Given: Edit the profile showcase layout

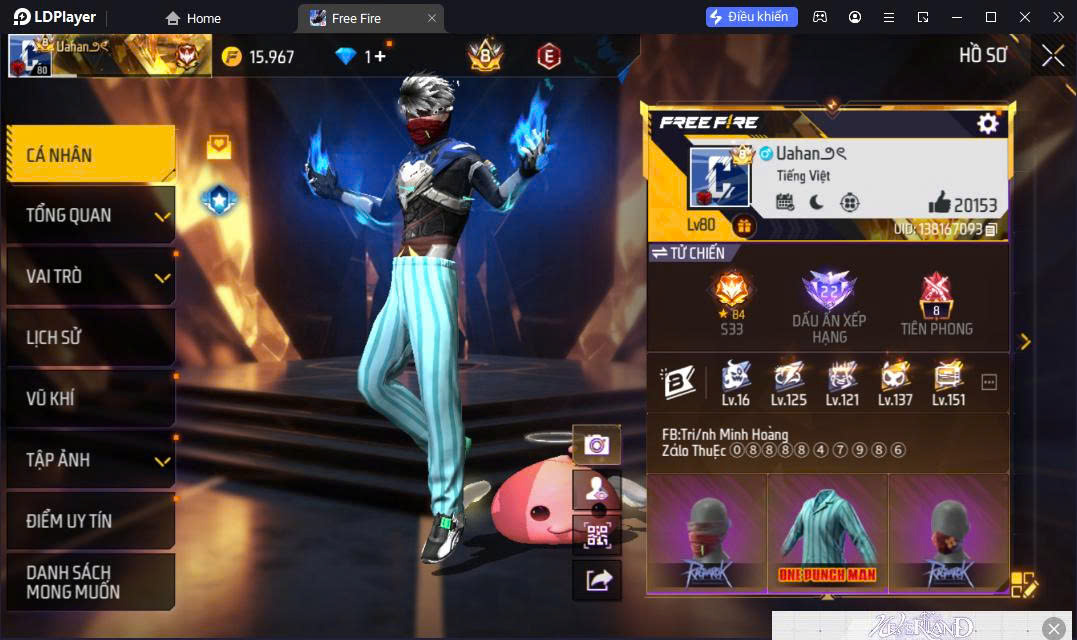Looking at the screenshot, I should pyautogui.click(x=1024, y=584).
